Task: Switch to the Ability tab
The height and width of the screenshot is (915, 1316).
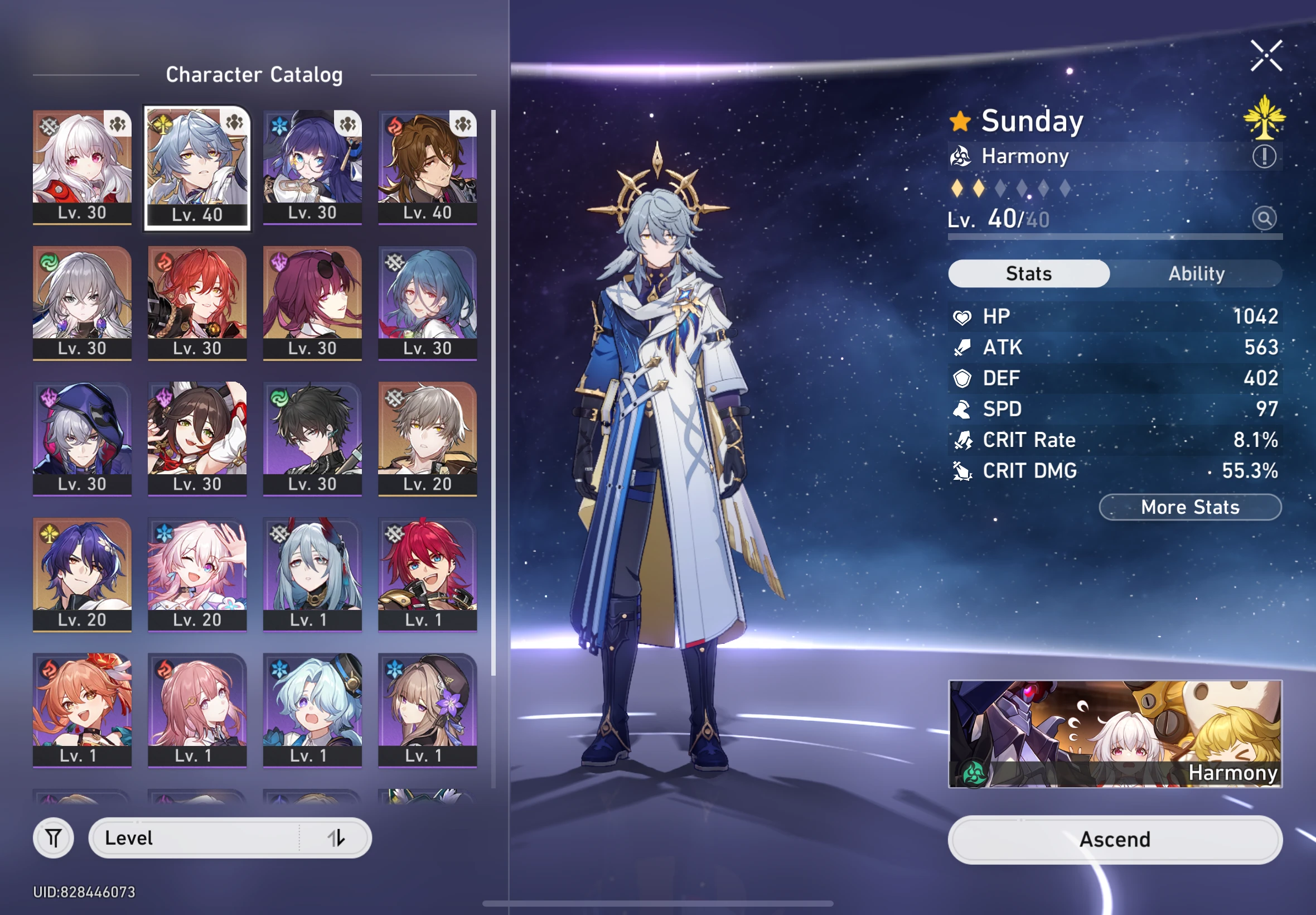Action: [1197, 273]
